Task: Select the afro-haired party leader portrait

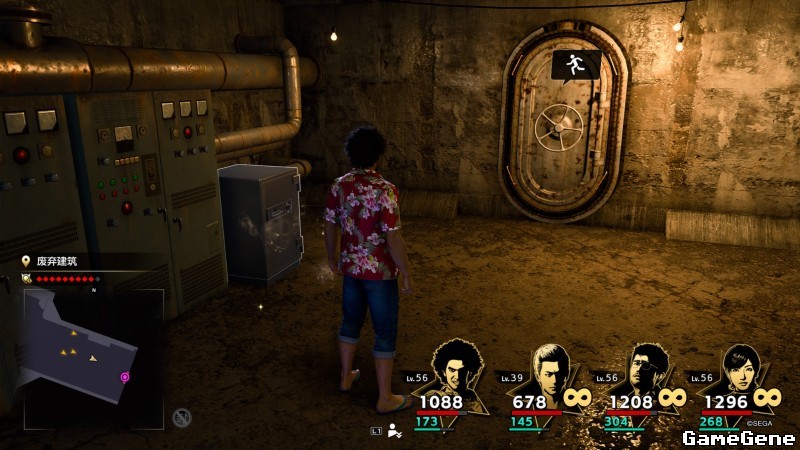Action: 455,368
